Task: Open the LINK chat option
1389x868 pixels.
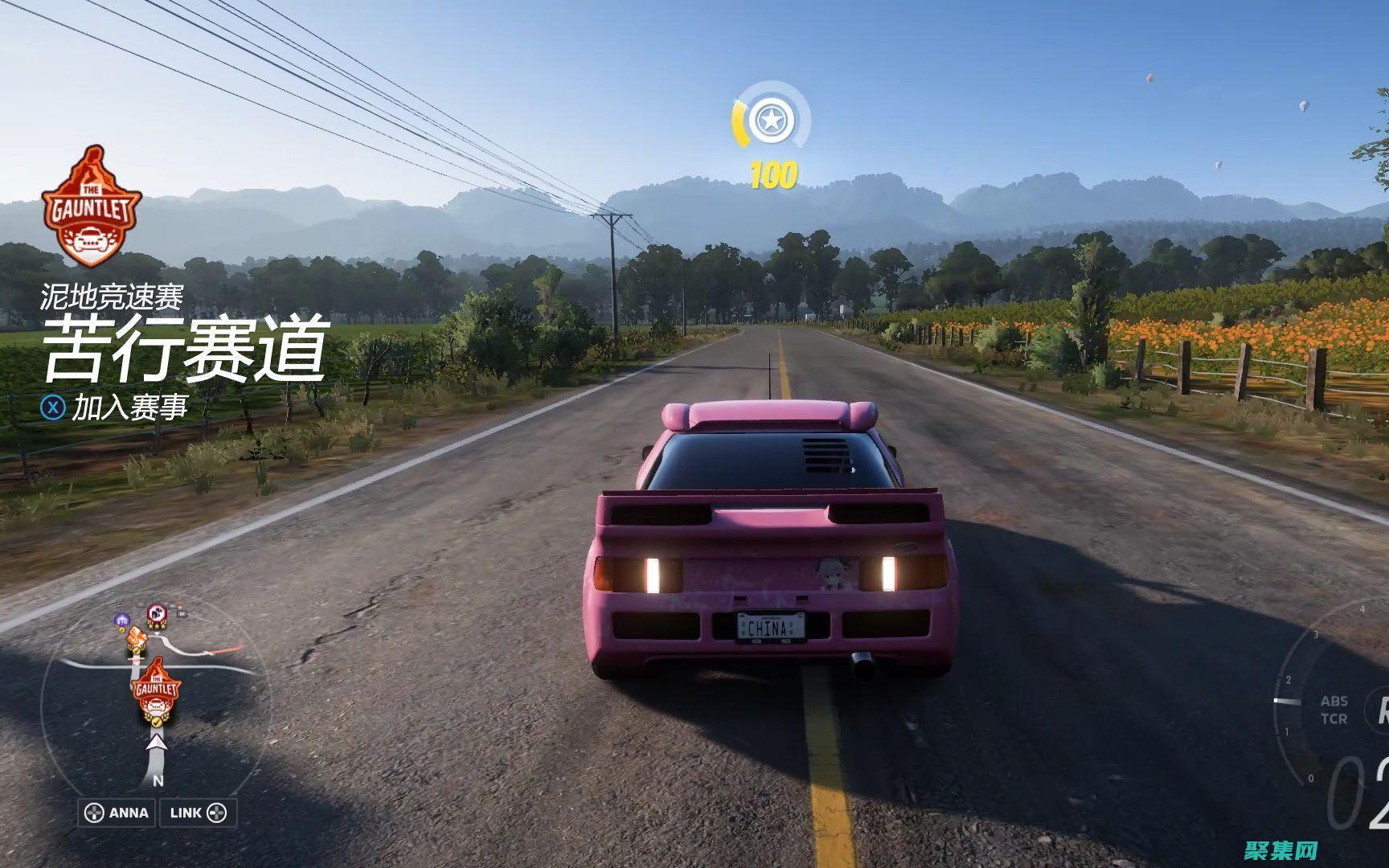Action: [x=198, y=813]
